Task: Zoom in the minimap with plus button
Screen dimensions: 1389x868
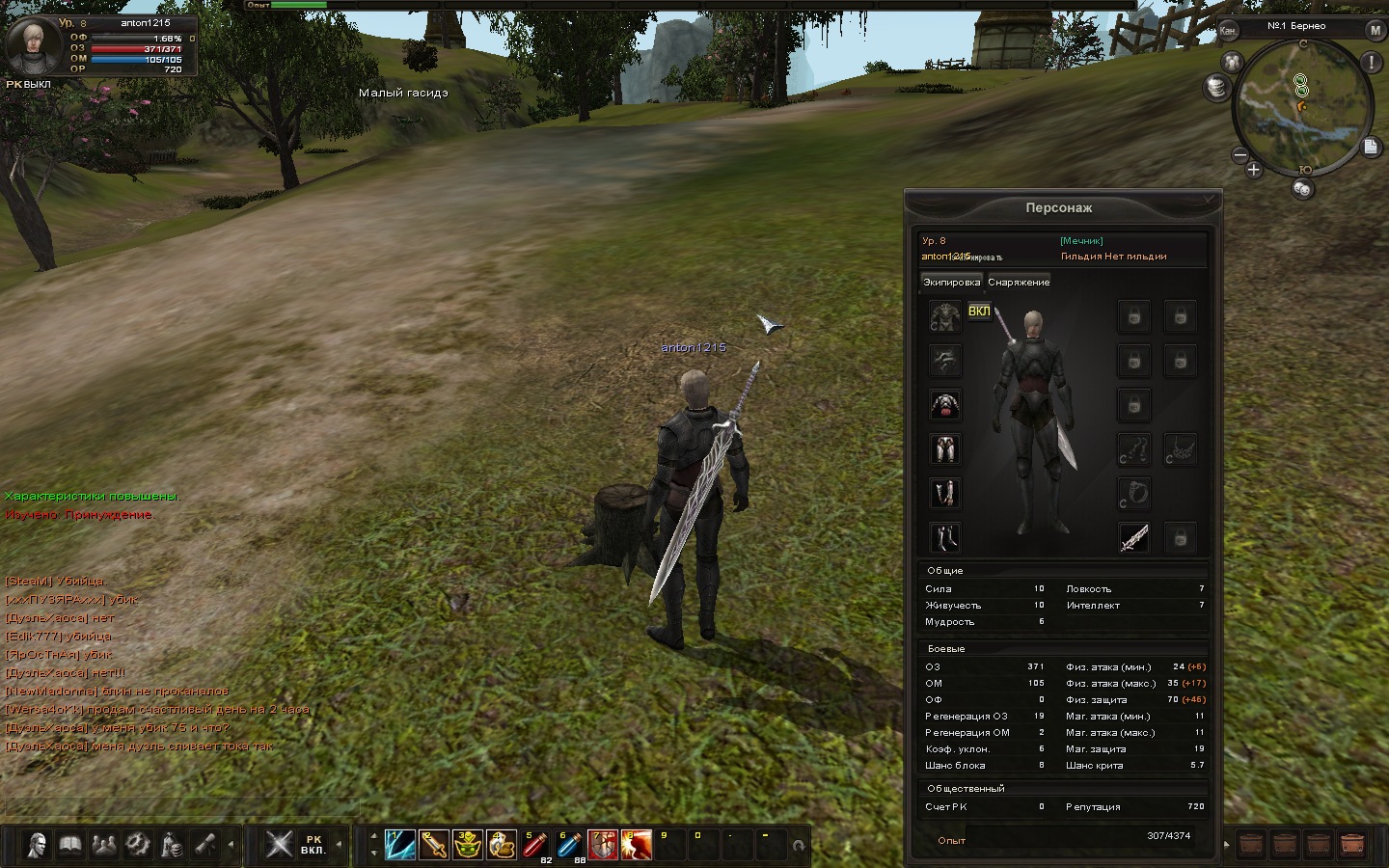Action: point(1253,171)
